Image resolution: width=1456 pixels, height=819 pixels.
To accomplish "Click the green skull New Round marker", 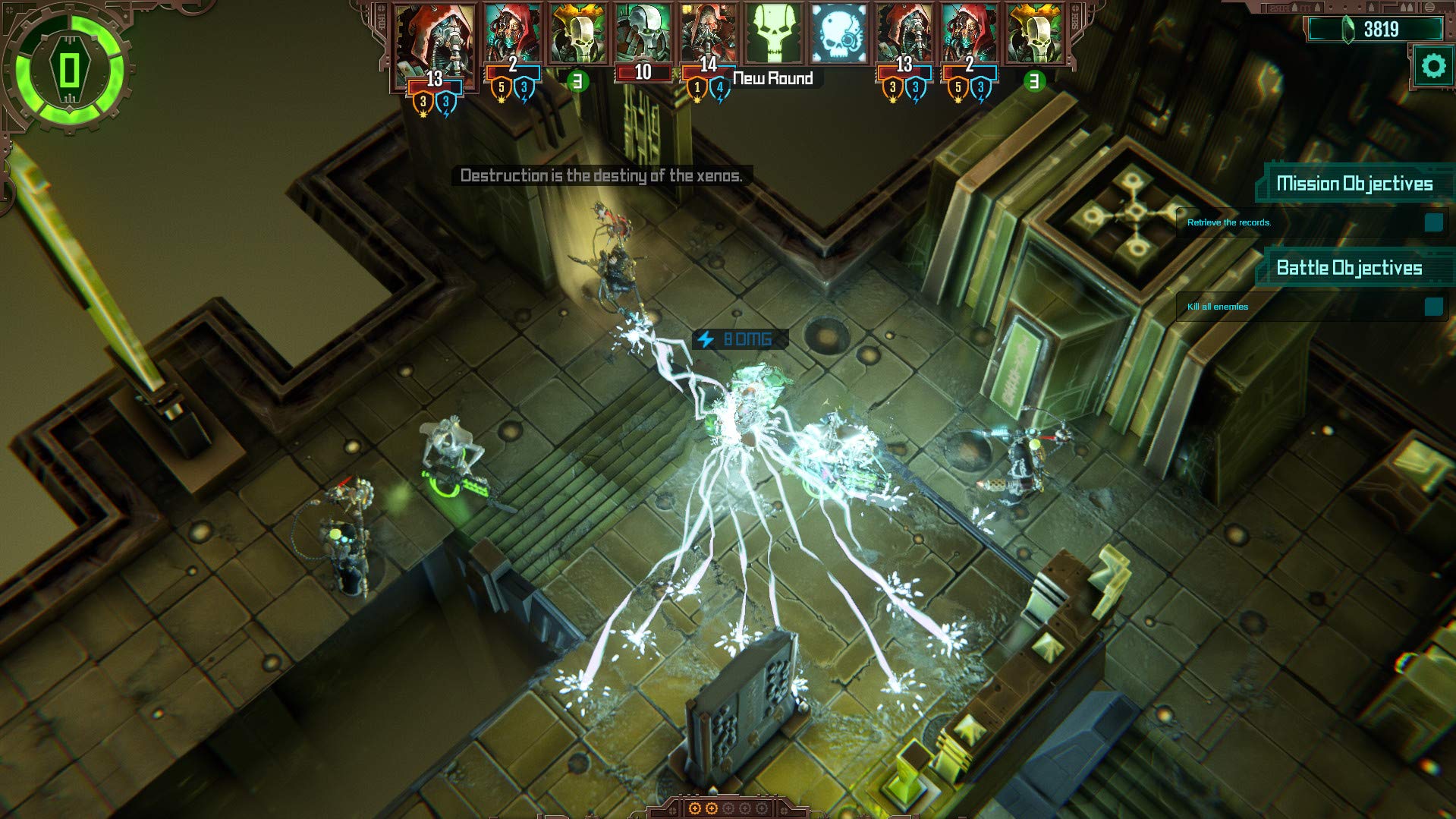I will (773, 35).
